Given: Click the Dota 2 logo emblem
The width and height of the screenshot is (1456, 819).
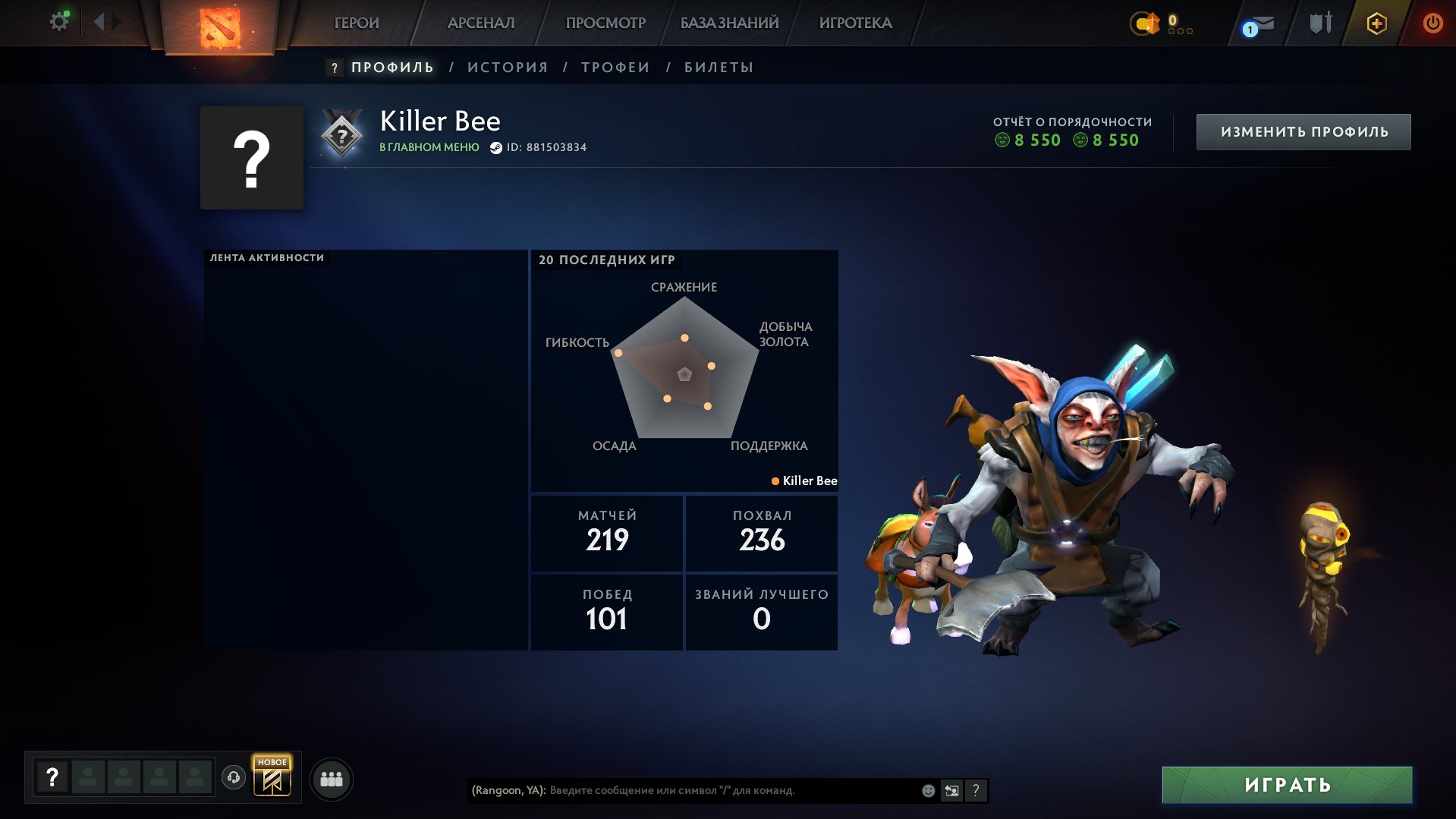Looking at the screenshot, I should click(x=219, y=28).
